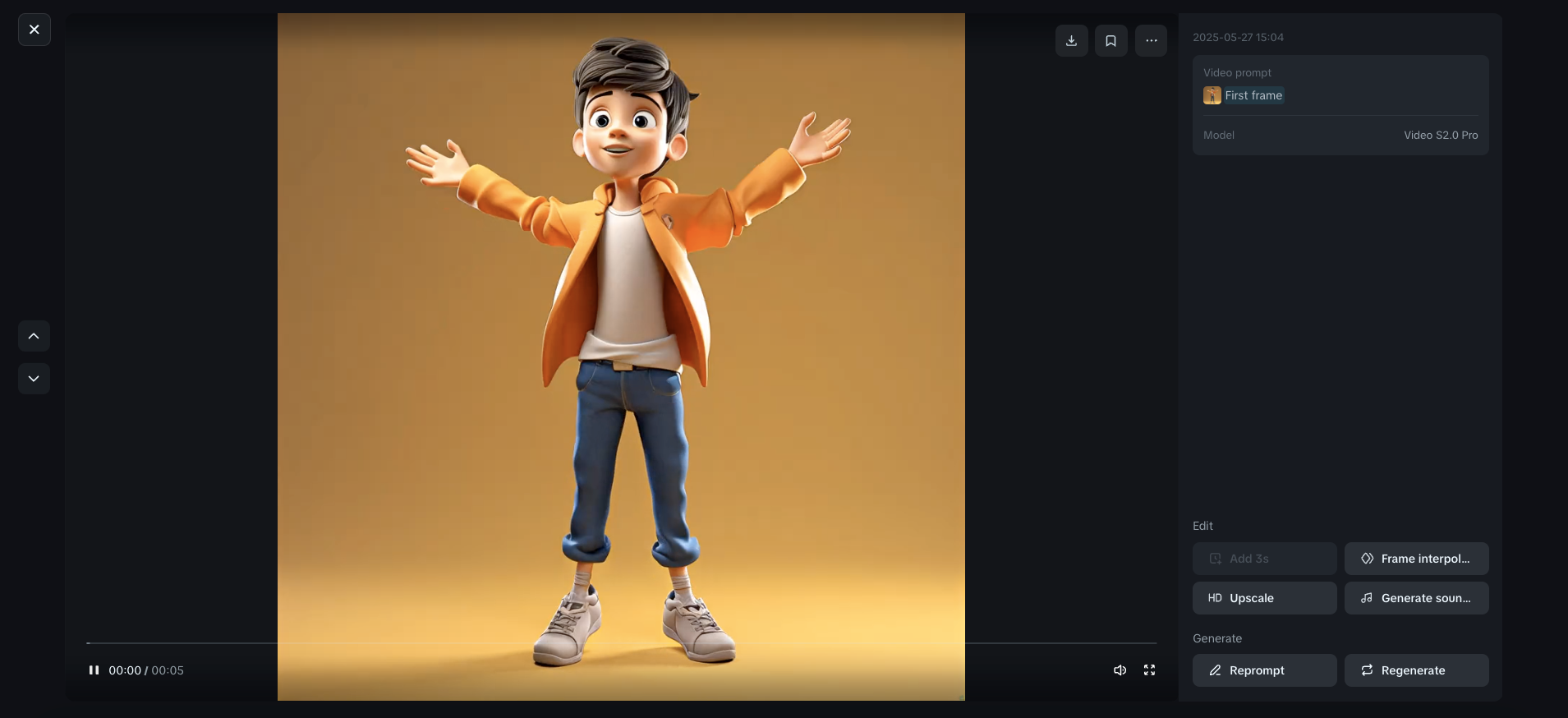Viewport: 1568px width, 718px height.
Task: Click the Regenerate button
Action: coord(1415,670)
